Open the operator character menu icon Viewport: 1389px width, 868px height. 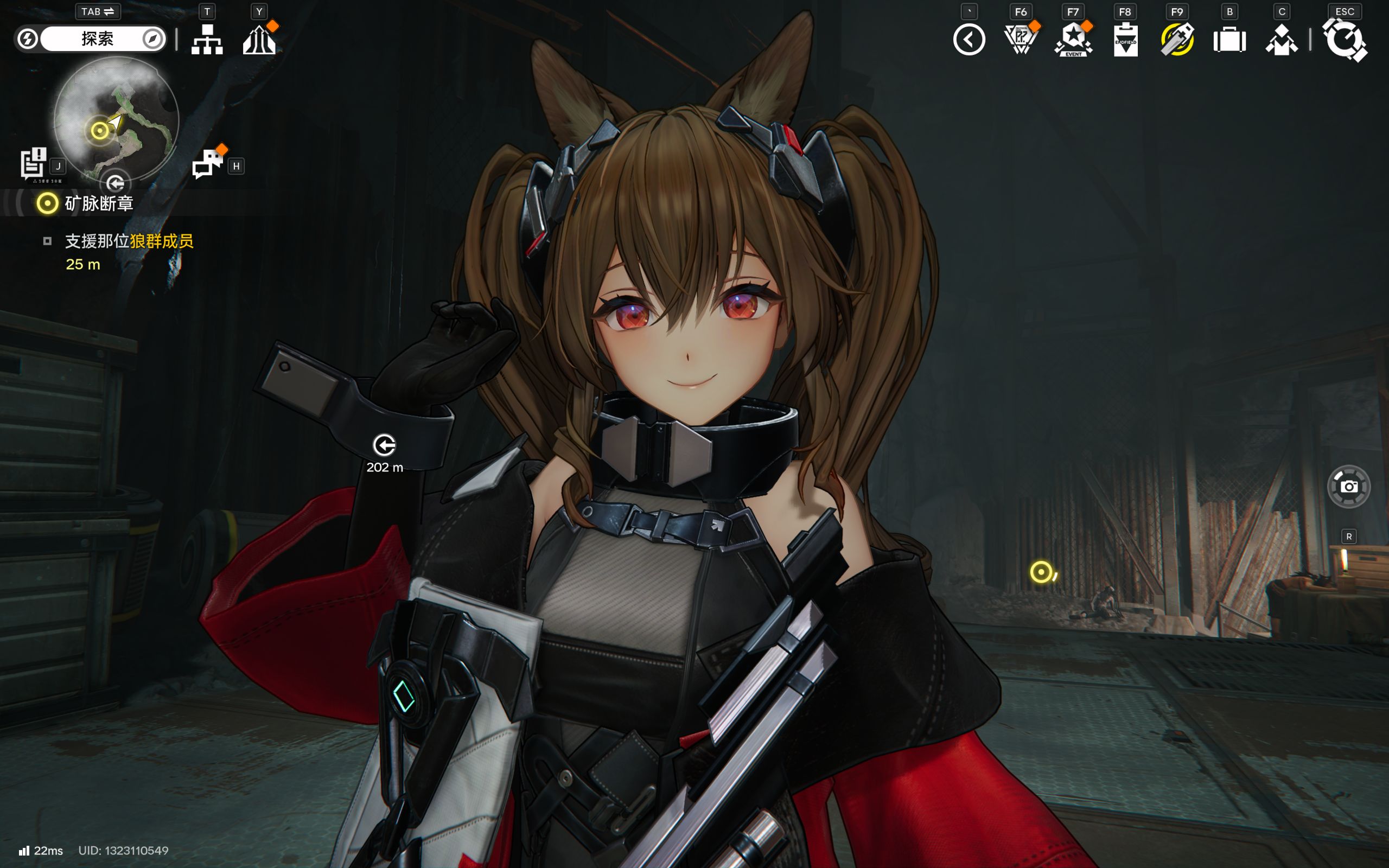click(x=1281, y=40)
